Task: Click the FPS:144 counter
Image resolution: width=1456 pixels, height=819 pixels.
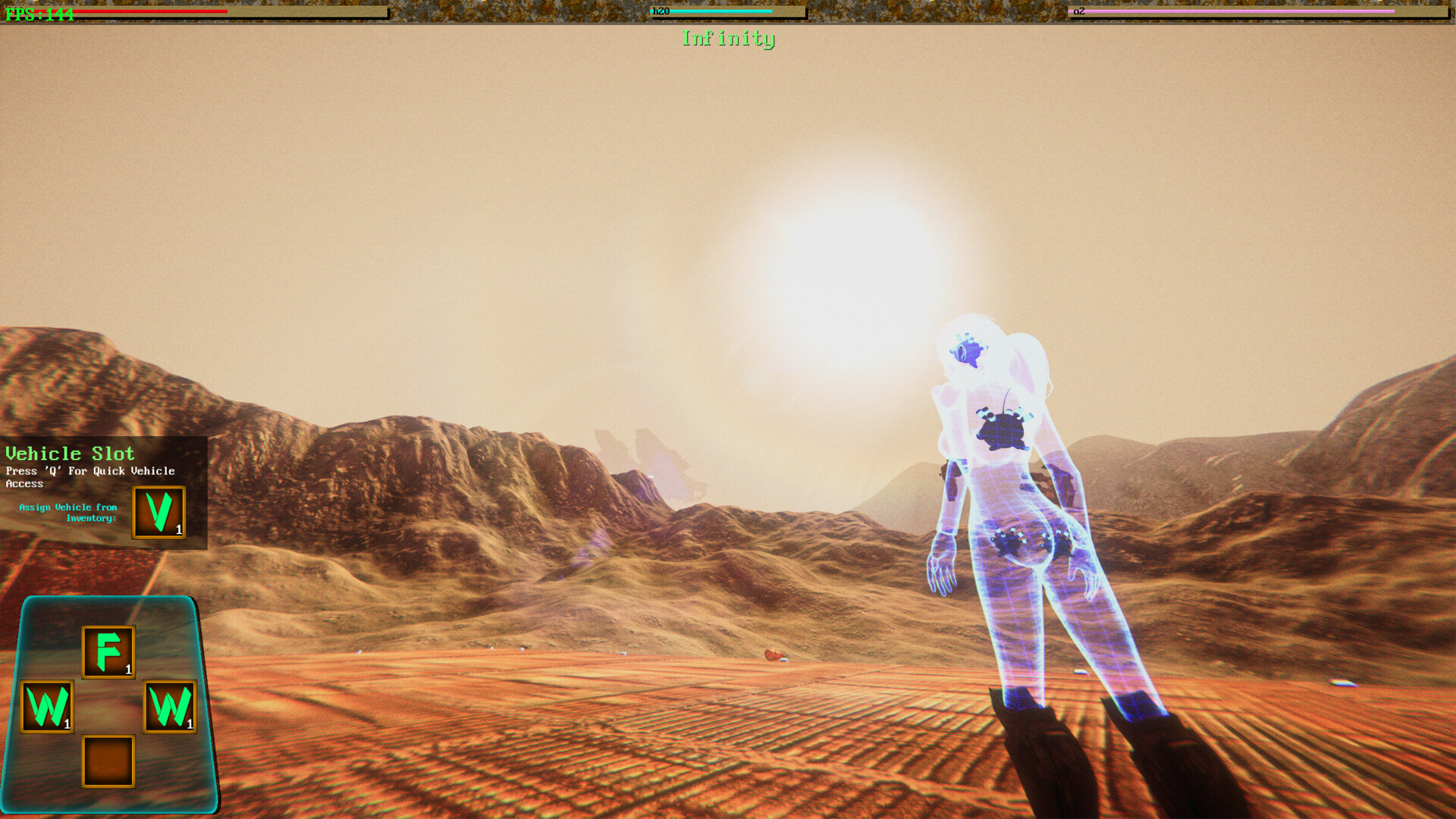Action: tap(39, 13)
